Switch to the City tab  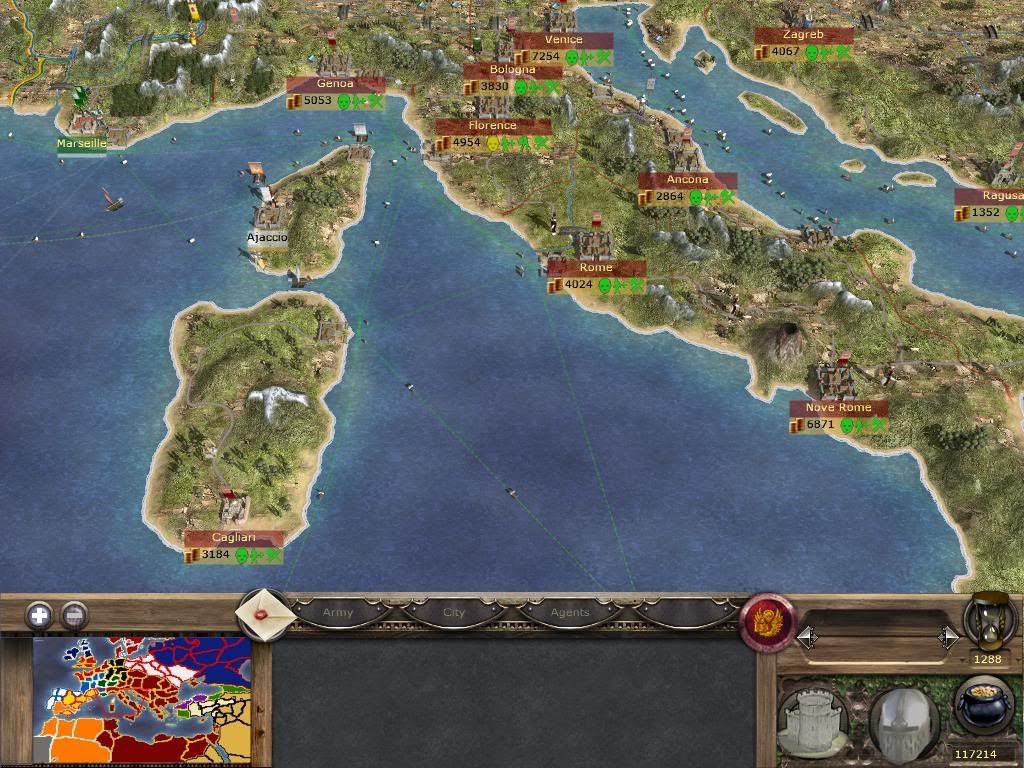[454, 612]
